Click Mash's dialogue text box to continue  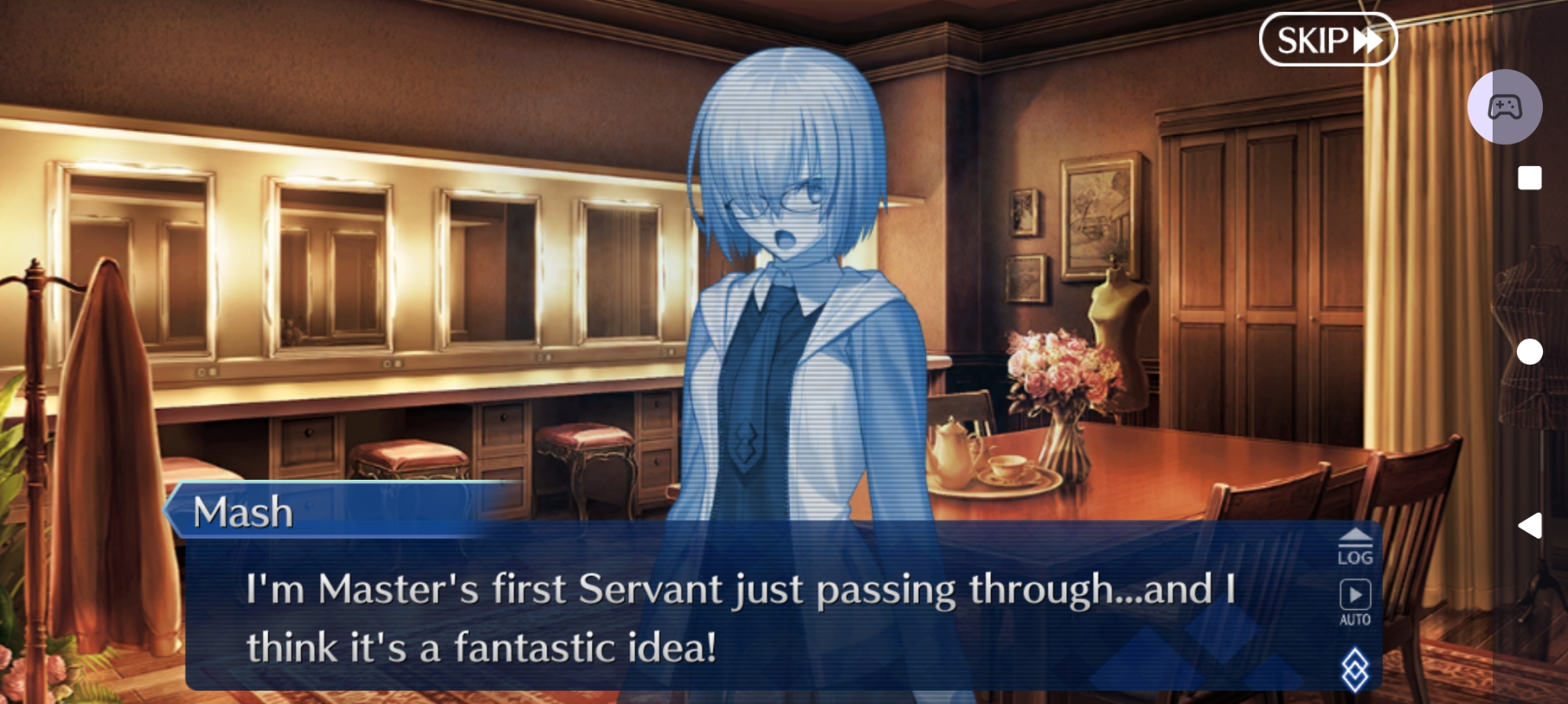pyautogui.click(x=737, y=618)
